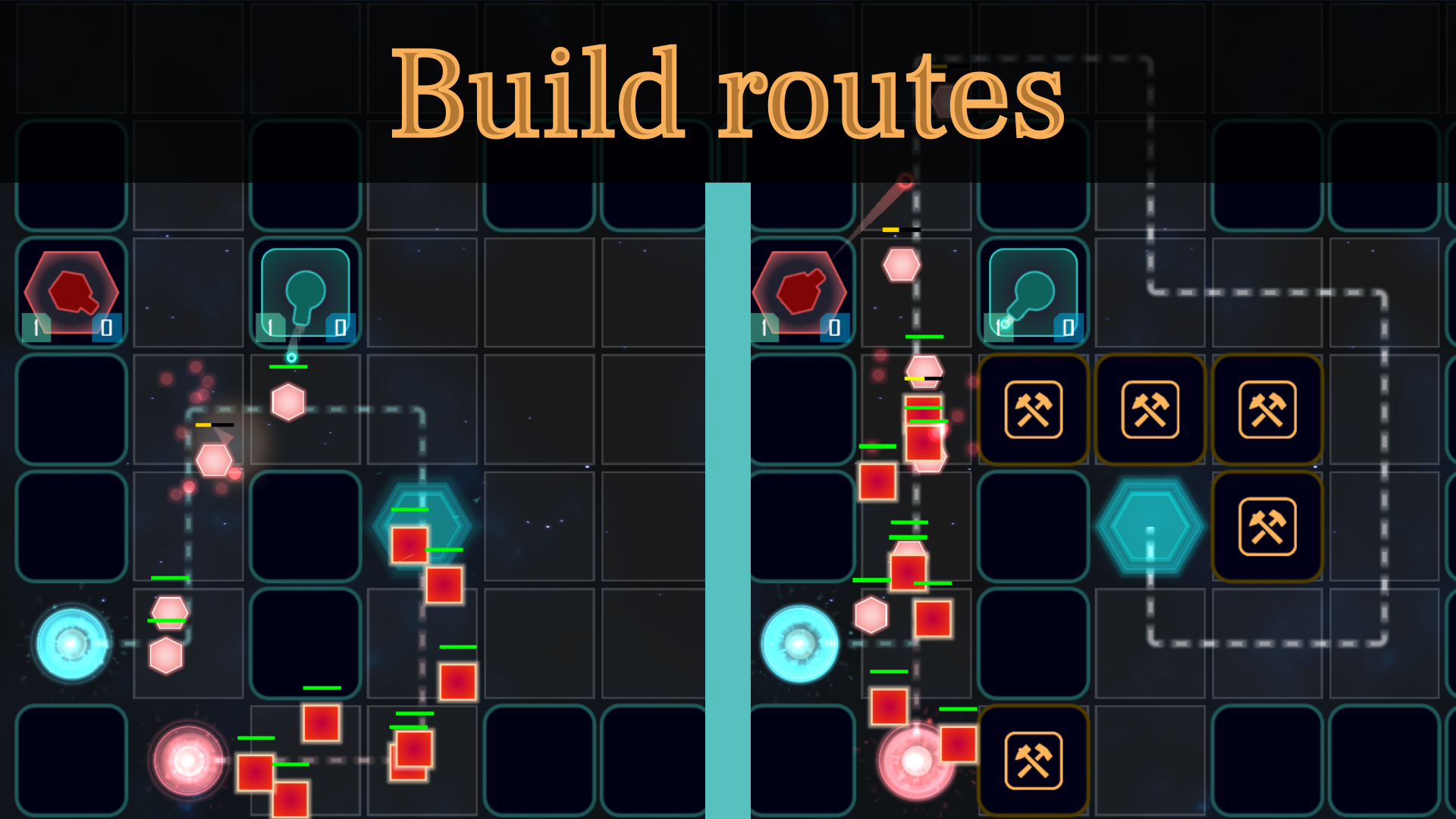Click the pink hexagon enemy near the top of the right board
The image size is (1456, 819).
(901, 264)
